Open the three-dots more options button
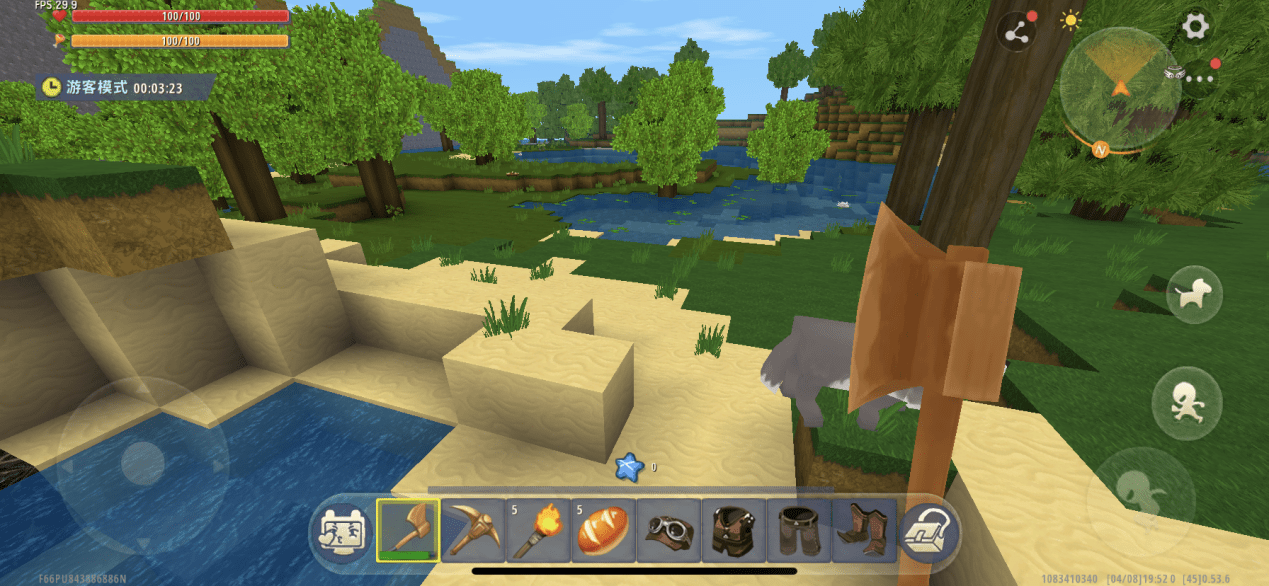1269x586 pixels. [x=1199, y=77]
